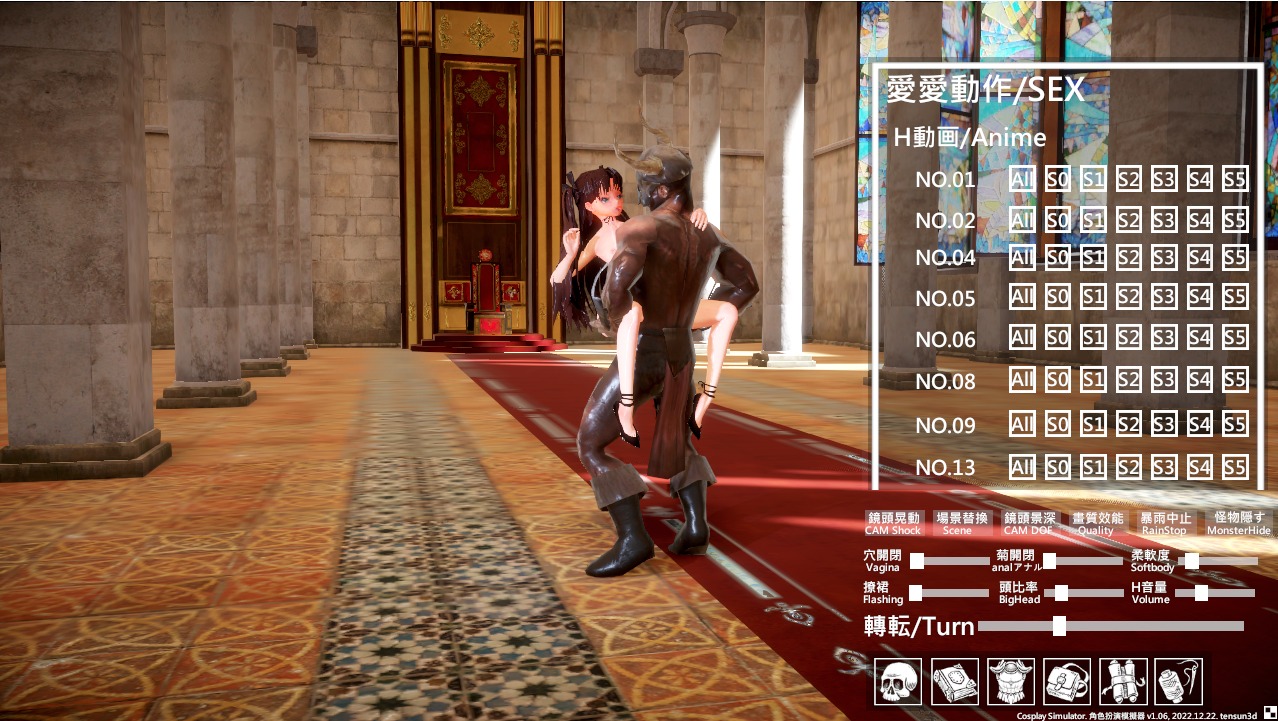Select All in the NO.01 row

tap(1022, 180)
